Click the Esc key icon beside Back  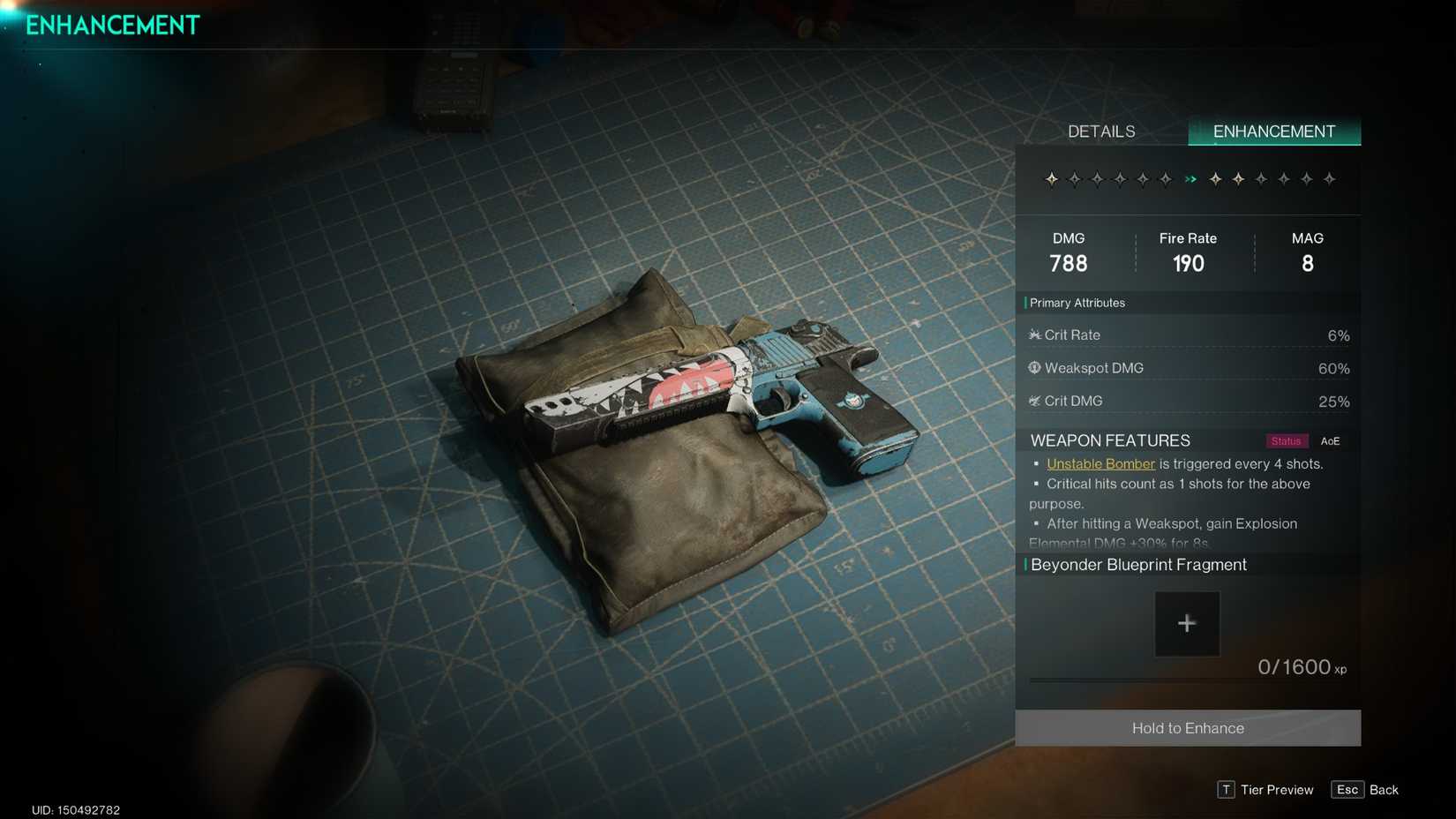1347,790
